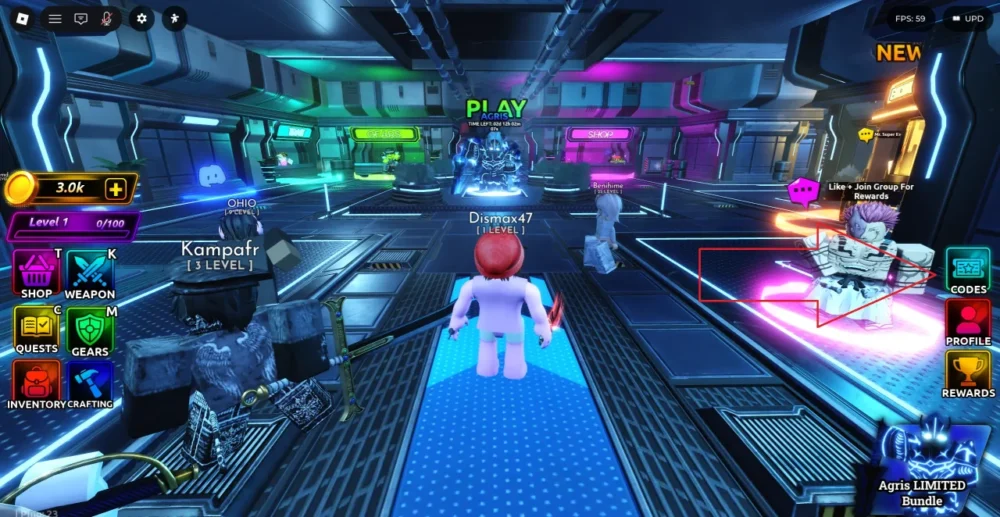This screenshot has width=1000, height=517.
Task: Click the UPD button
Action: (x=967, y=19)
